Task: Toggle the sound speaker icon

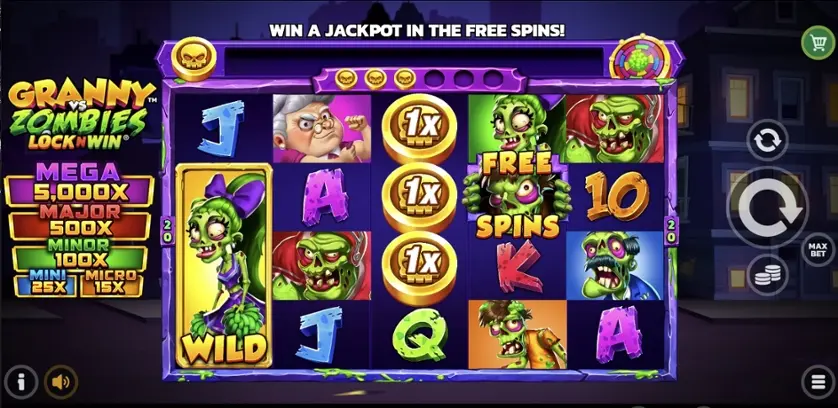Action: 62,381
